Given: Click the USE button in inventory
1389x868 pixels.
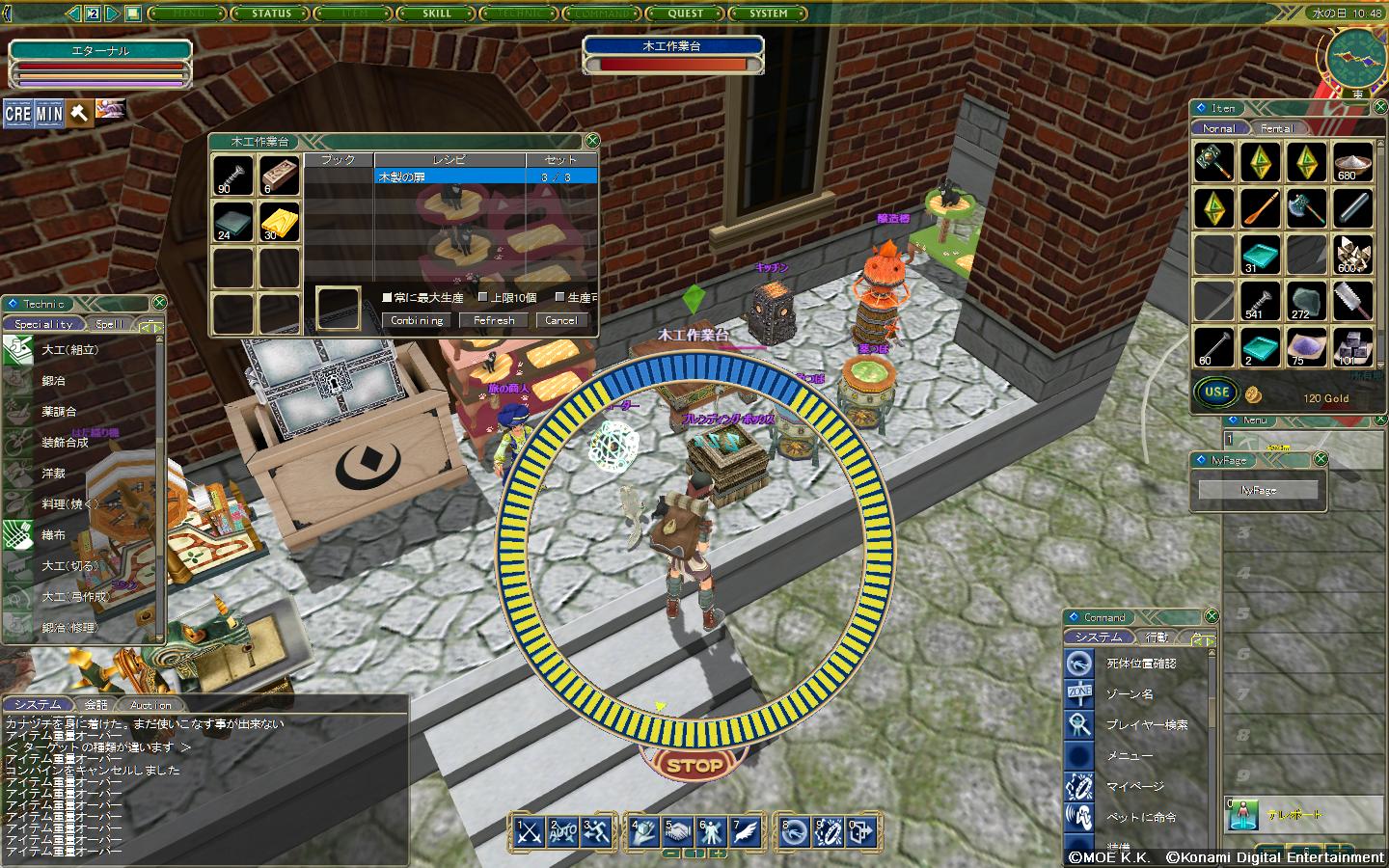Looking at the screenshot, I should (1216, 392).
